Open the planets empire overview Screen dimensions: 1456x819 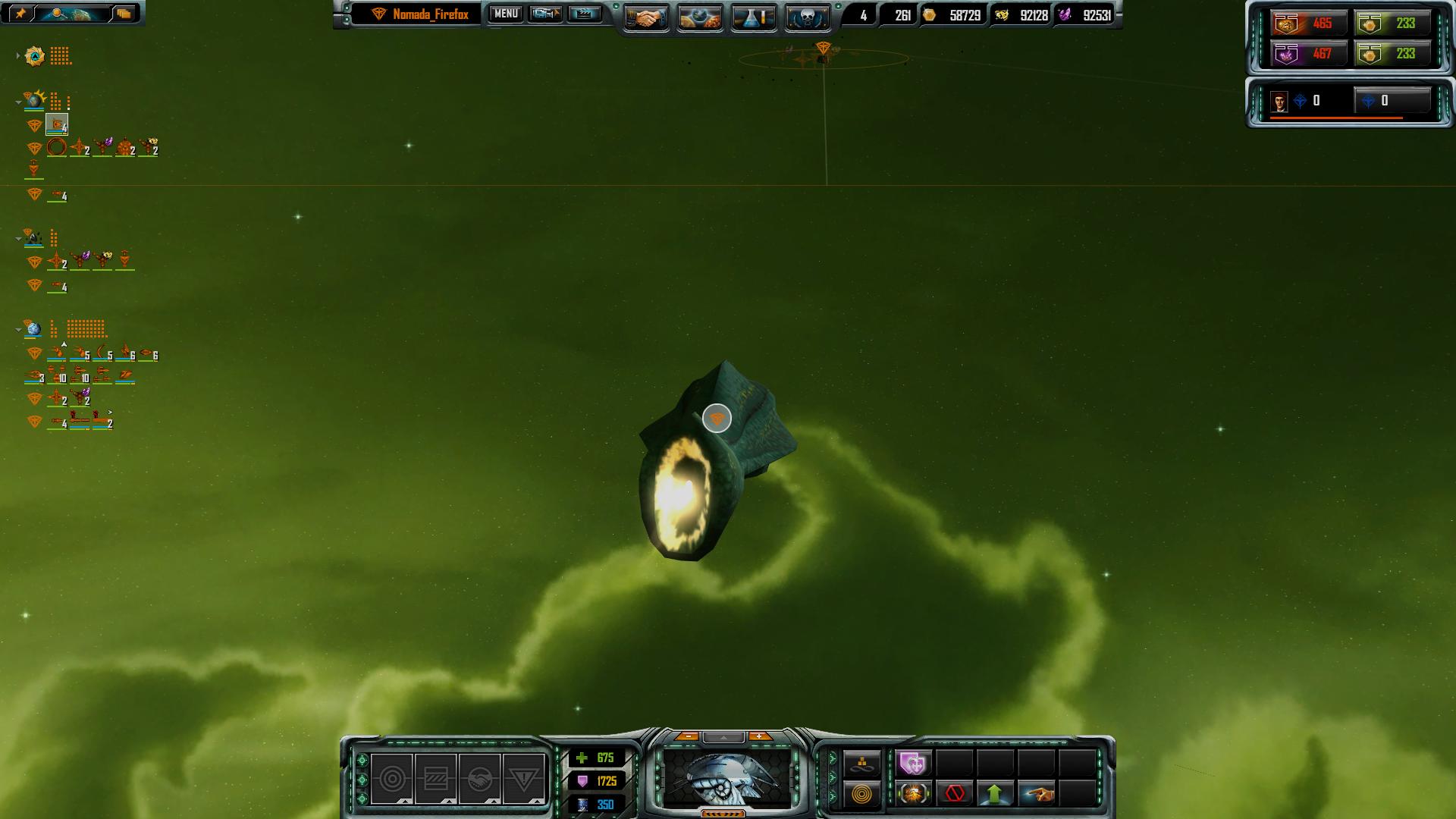699,18
